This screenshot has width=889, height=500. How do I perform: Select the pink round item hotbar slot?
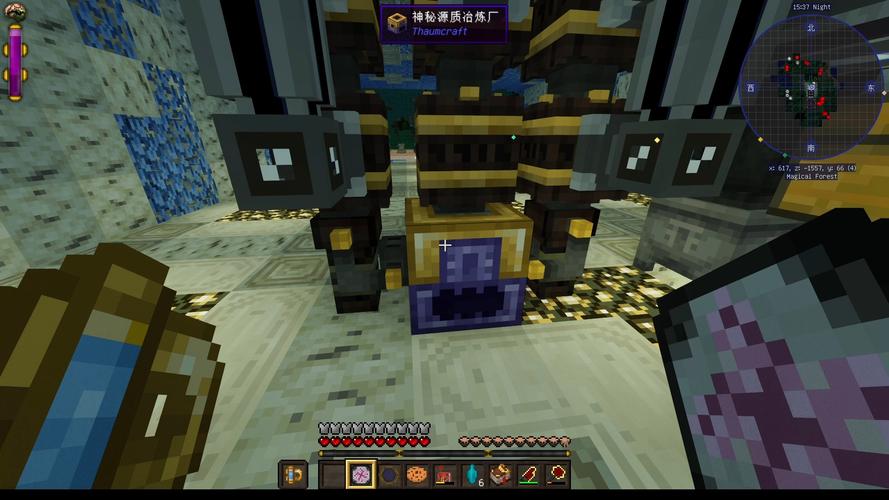(x=360, y=474)
